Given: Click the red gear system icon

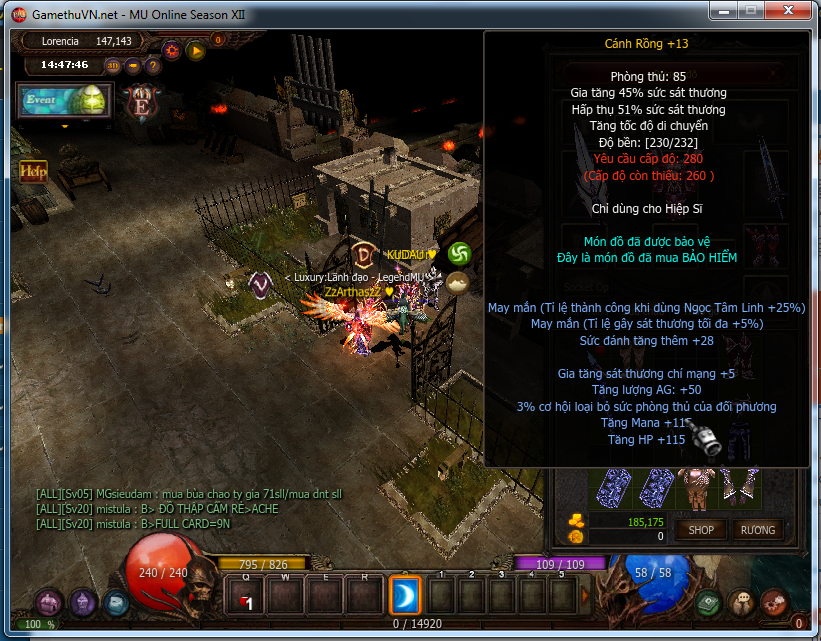Looking at the screenshot, I should pos(773,603).
